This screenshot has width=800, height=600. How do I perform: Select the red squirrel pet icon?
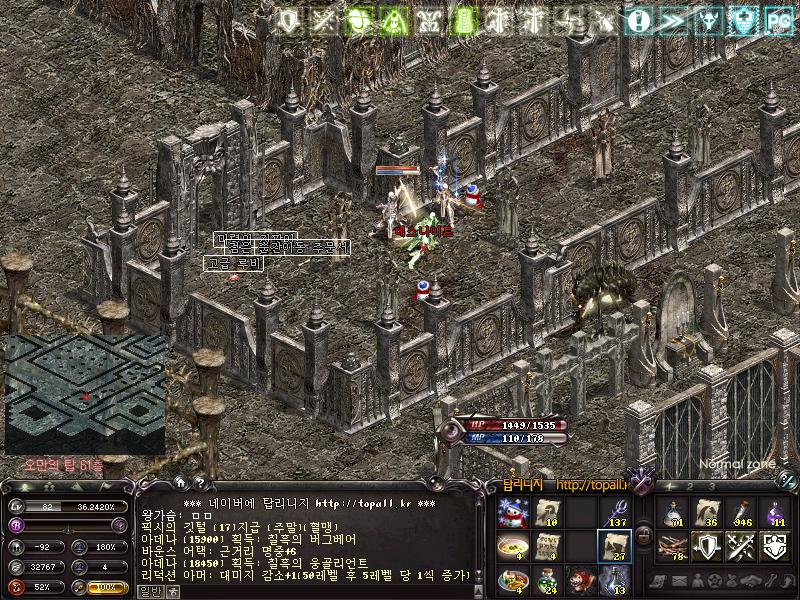[x=580, y=579]
